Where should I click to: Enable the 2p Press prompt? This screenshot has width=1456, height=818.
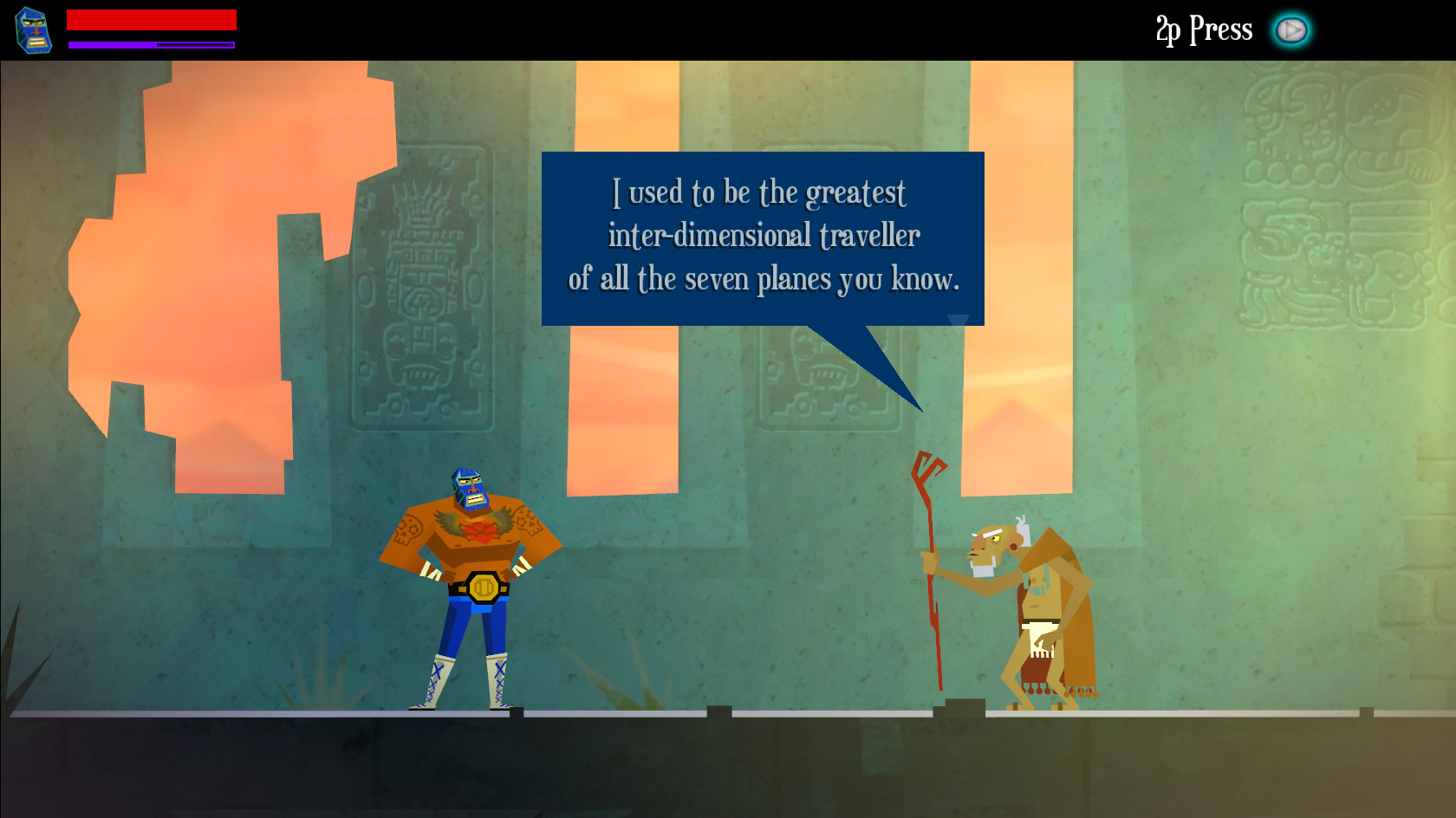1292,28
